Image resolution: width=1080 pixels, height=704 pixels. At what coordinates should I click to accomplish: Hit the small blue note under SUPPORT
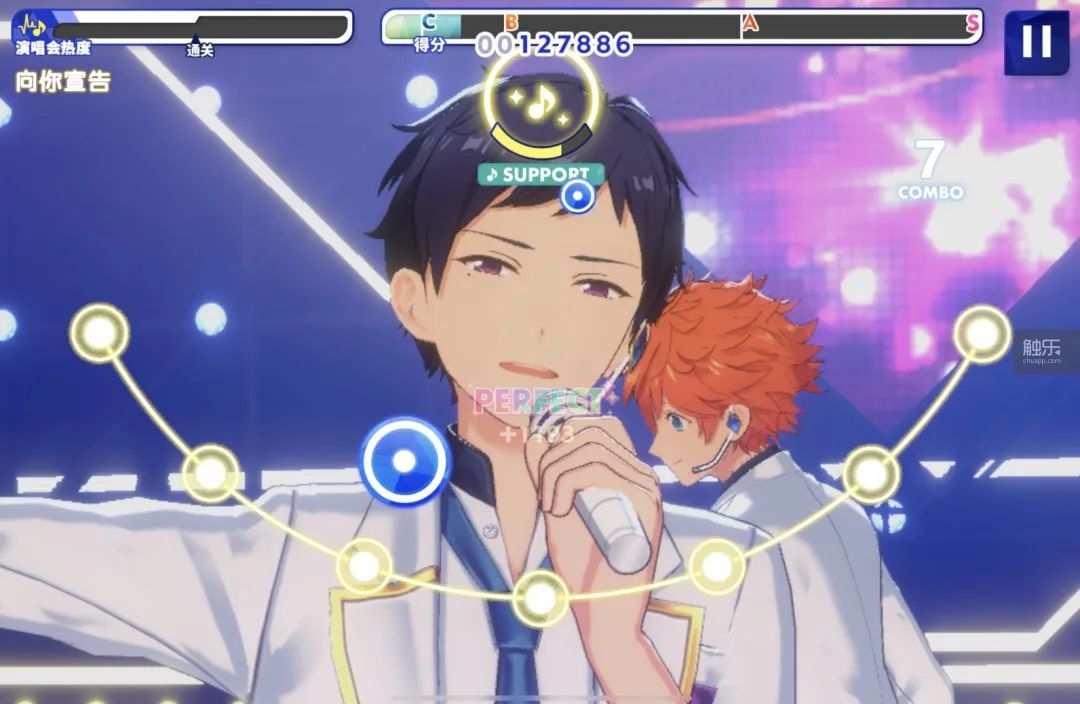[576, 196]
